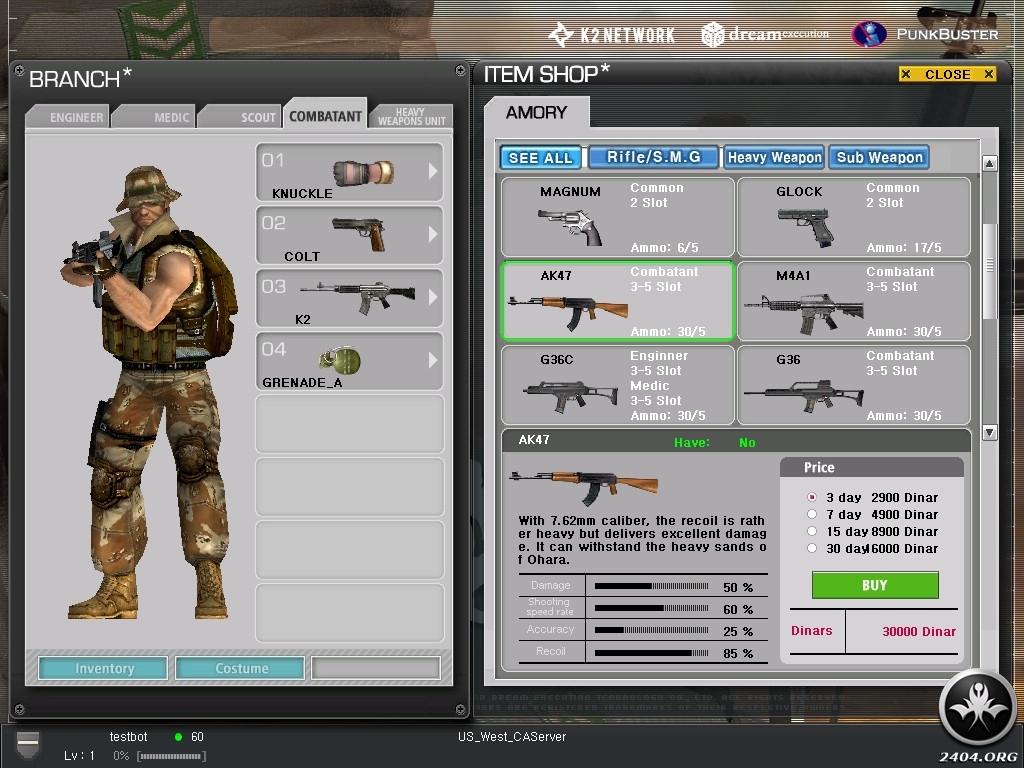Viewport: 1024px width, 768px height.
Task: Select the Magnum revolver in the shop
Action: [617, 218]
